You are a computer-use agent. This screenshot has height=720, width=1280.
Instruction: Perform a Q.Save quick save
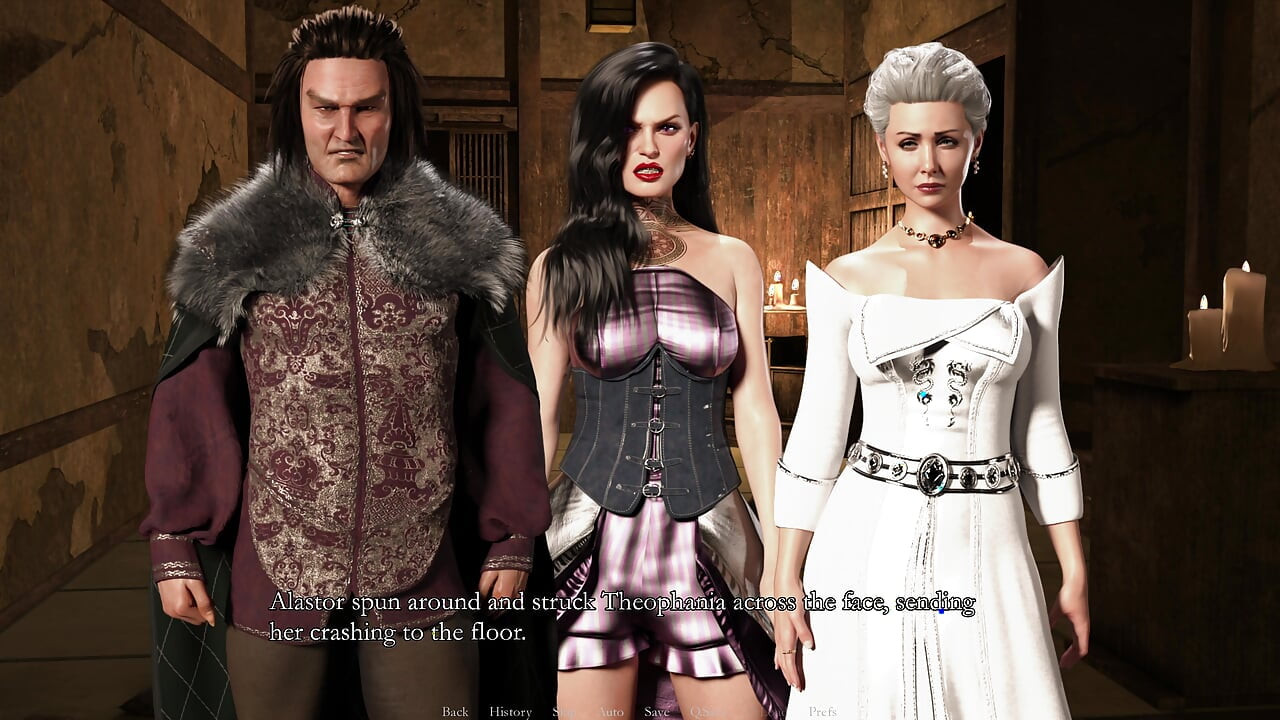coord(703,711)
